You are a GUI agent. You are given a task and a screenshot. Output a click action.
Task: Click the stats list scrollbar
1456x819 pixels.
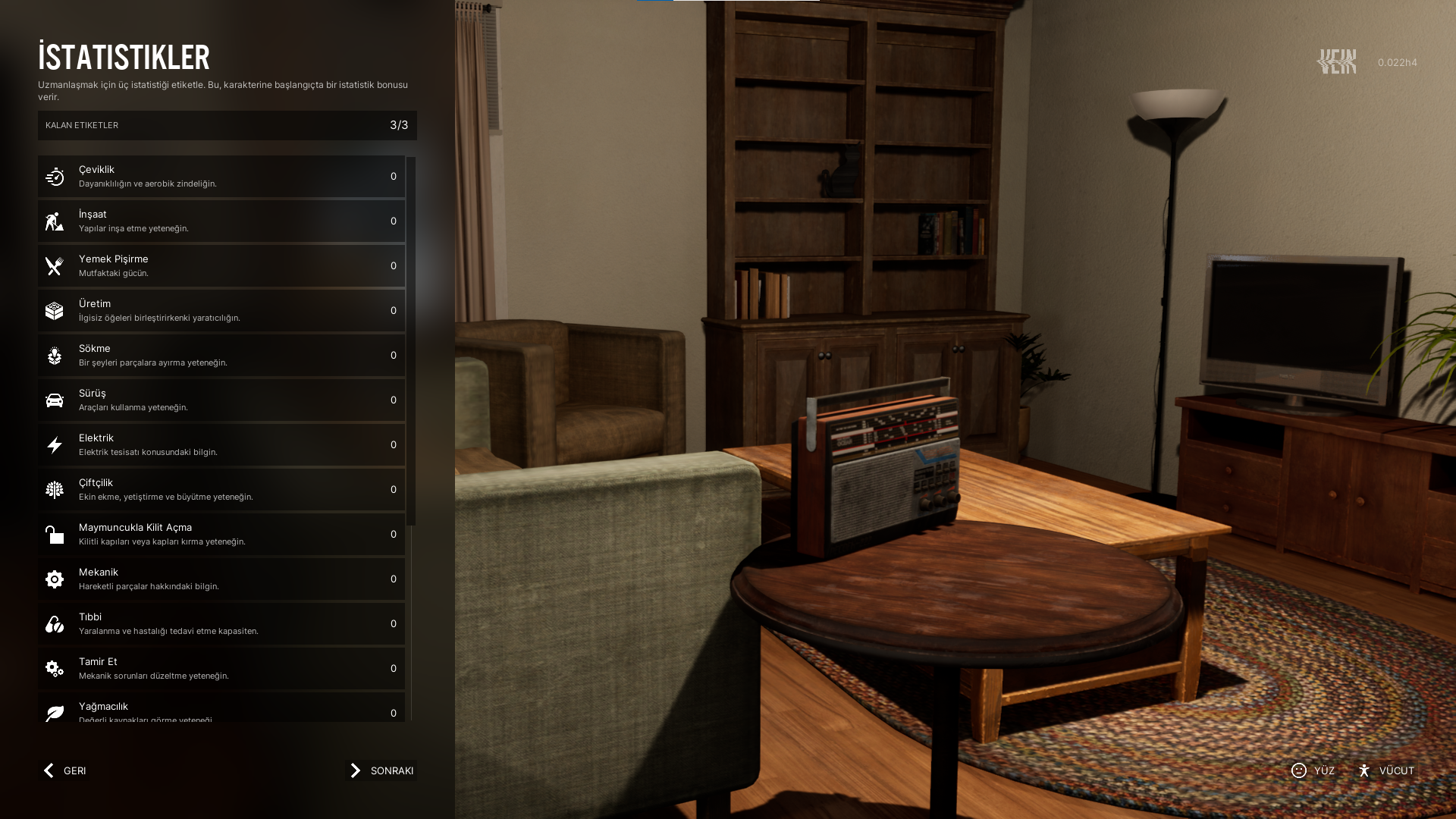(411, 341)
